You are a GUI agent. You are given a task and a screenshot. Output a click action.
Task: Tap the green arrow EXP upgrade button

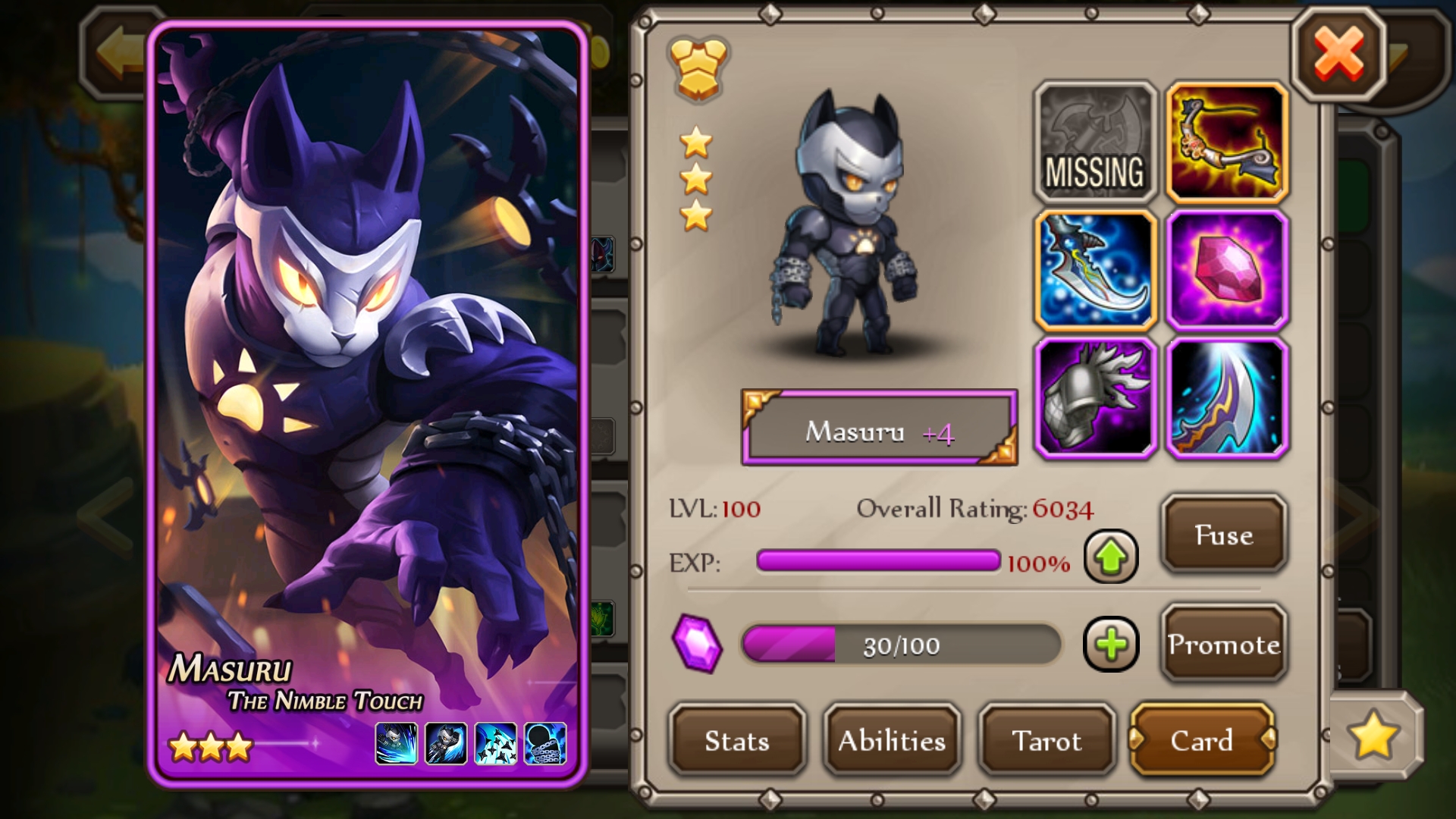[x=1111, y=557]
